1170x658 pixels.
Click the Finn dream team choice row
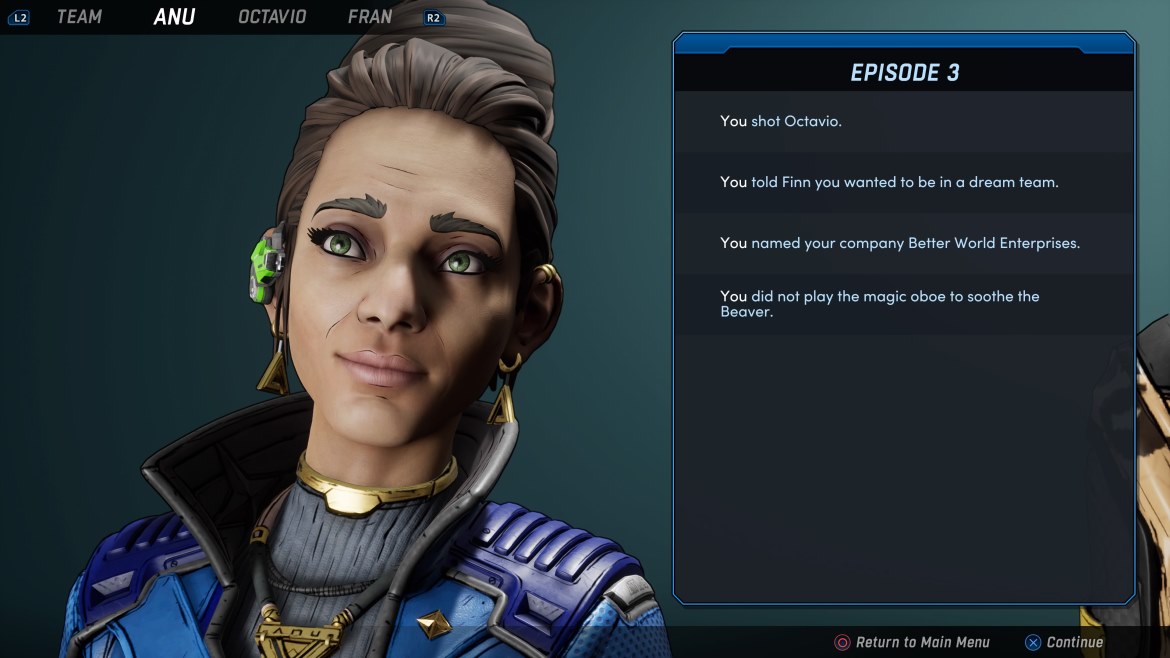(904, 182)
